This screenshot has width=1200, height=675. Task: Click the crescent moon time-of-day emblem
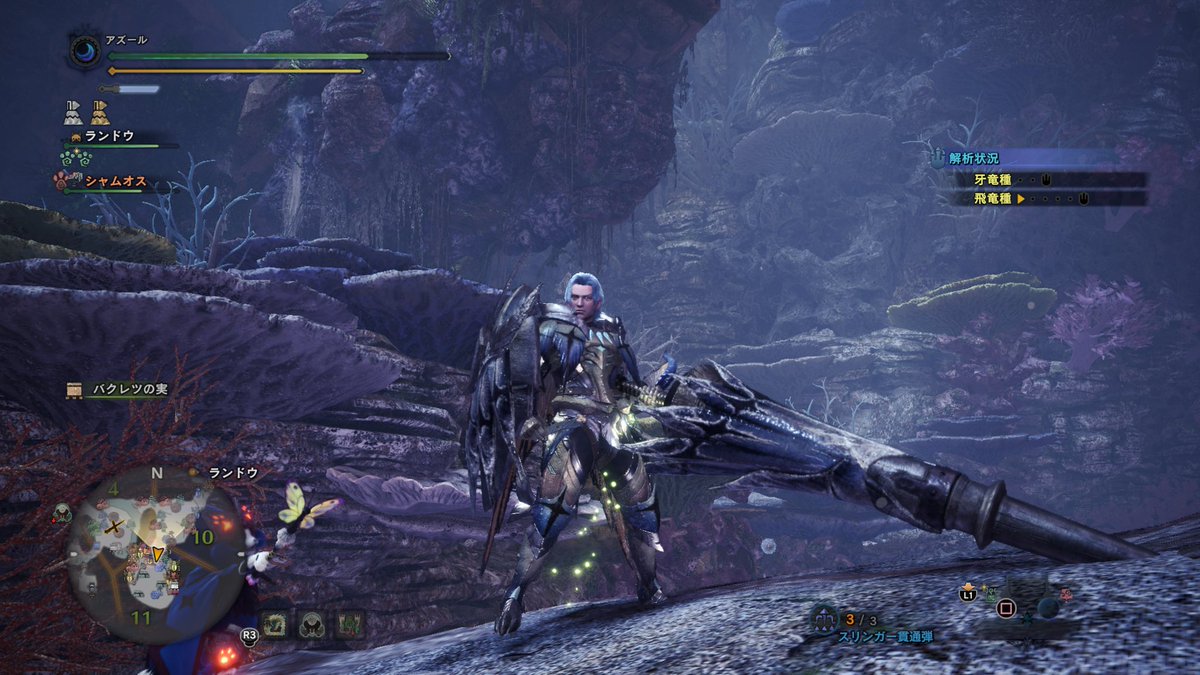coord(84,51)
